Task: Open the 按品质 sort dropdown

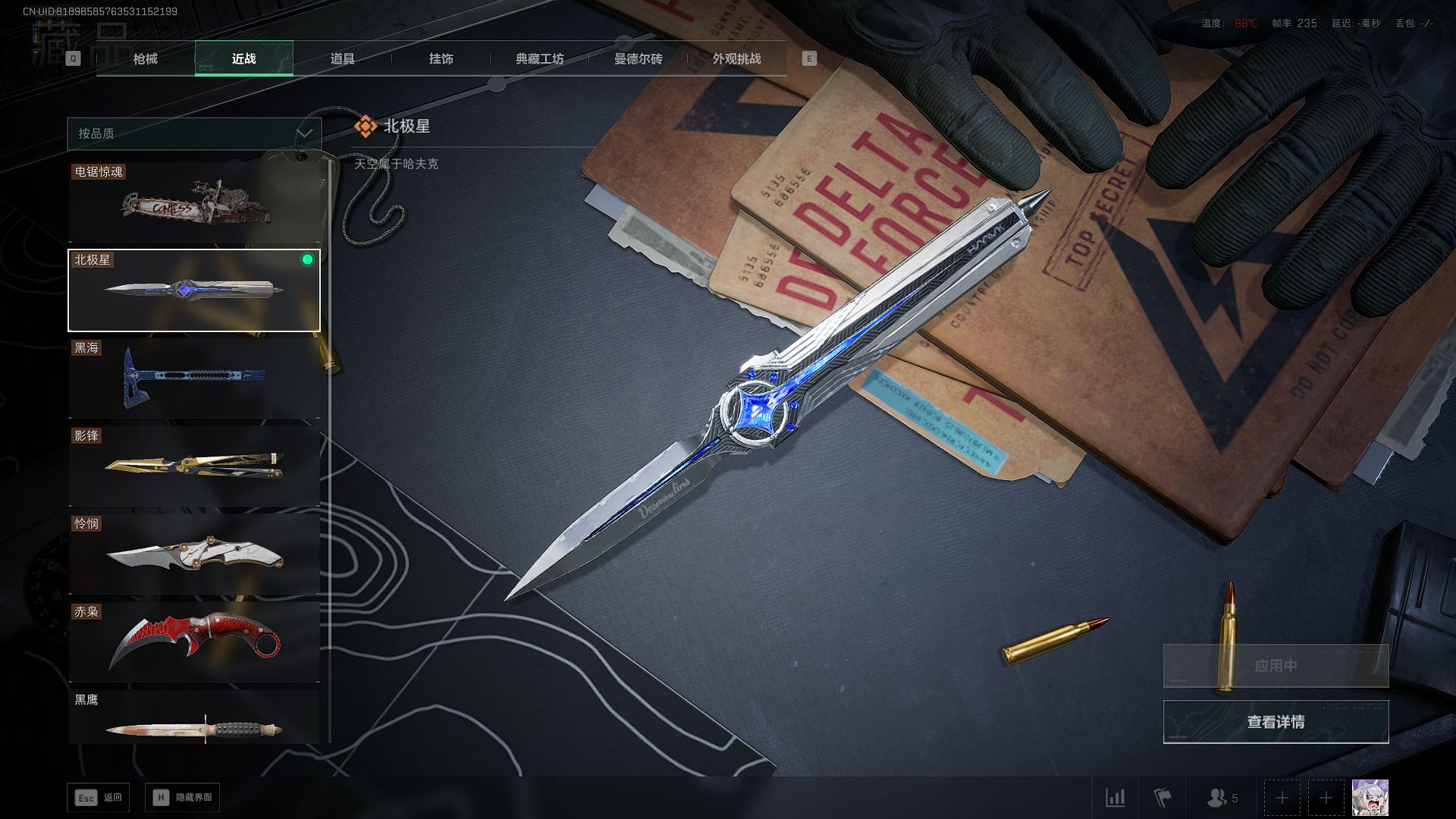Action: 194,133
